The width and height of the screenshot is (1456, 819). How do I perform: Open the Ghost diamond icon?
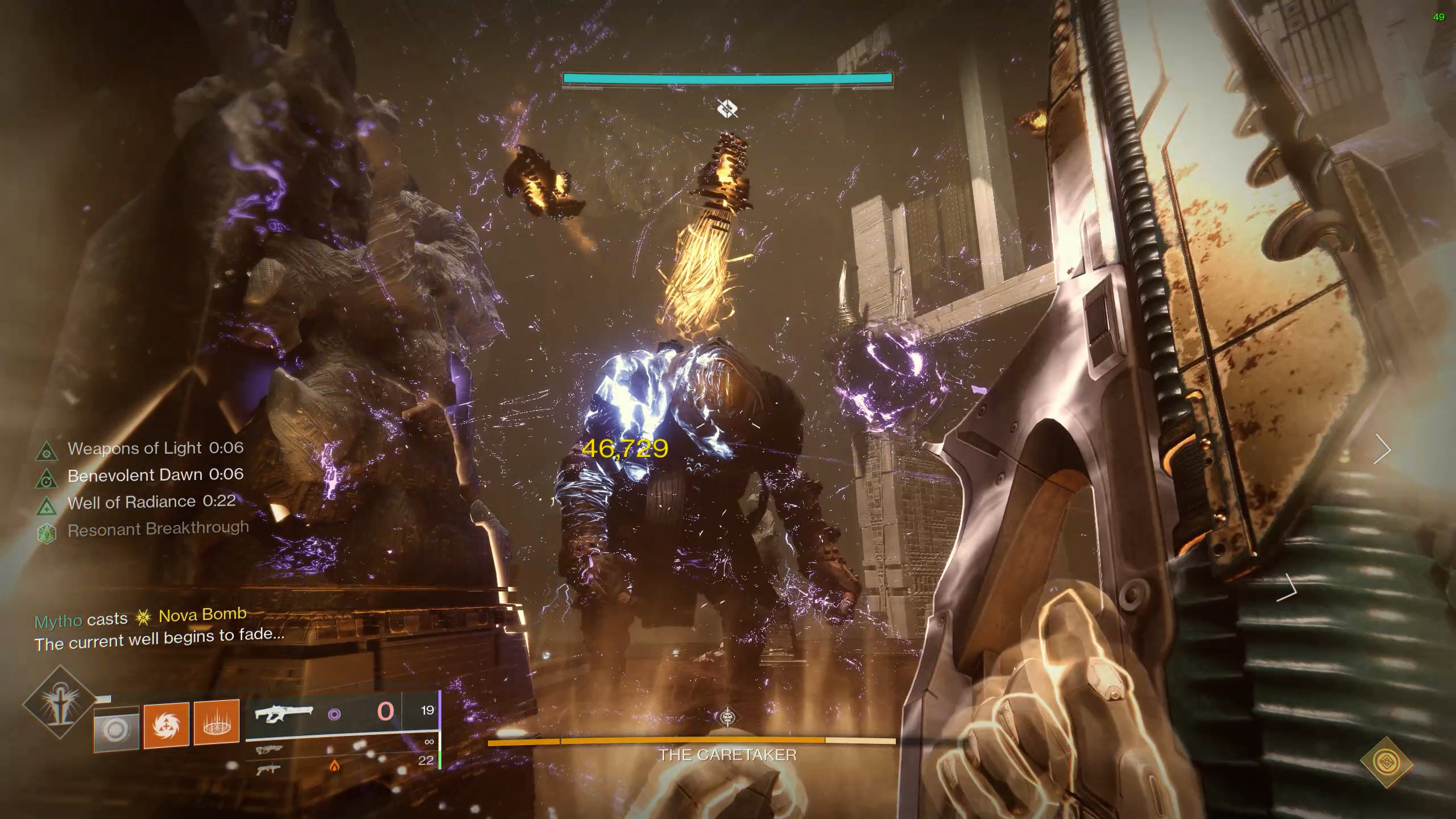pos(1387,762)
